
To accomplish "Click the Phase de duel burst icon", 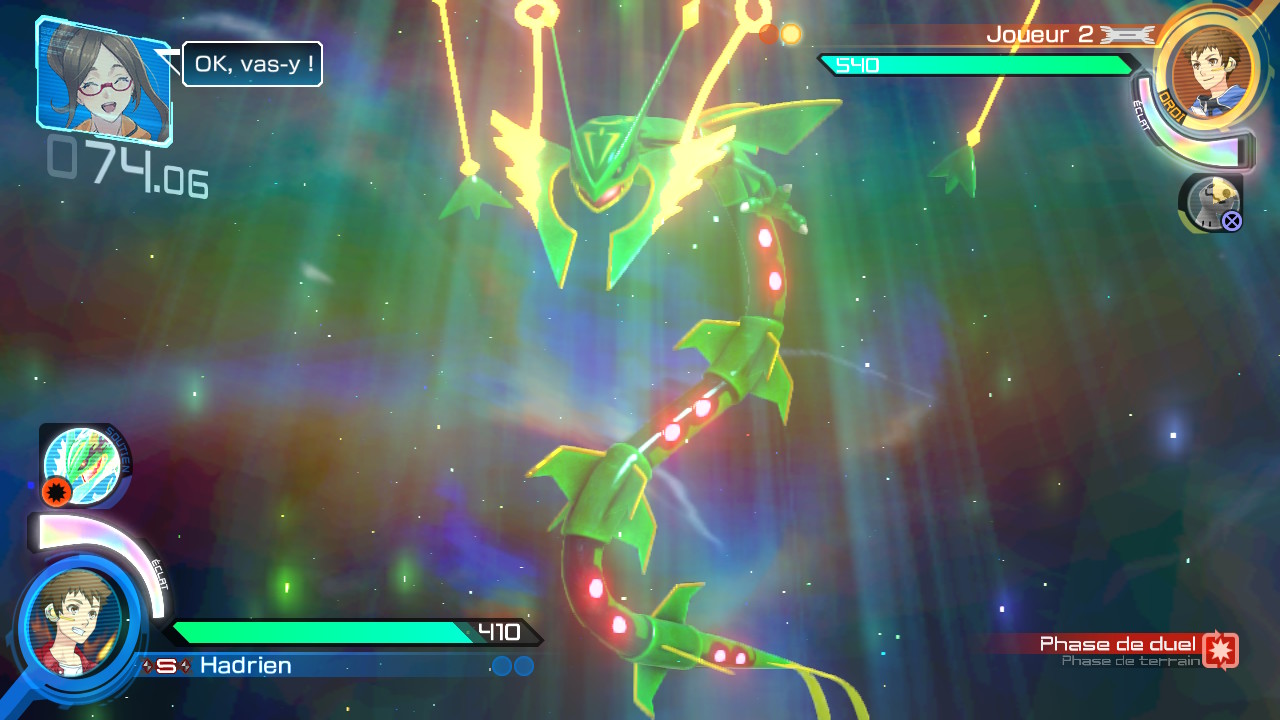I will coord(1221,649).
